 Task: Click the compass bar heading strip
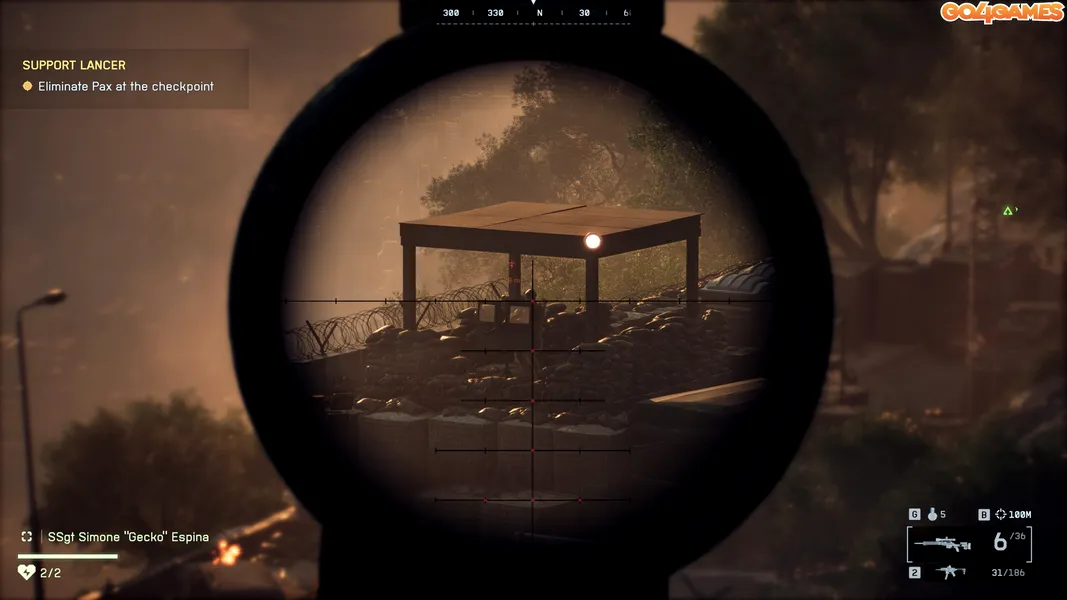(533, 14)
